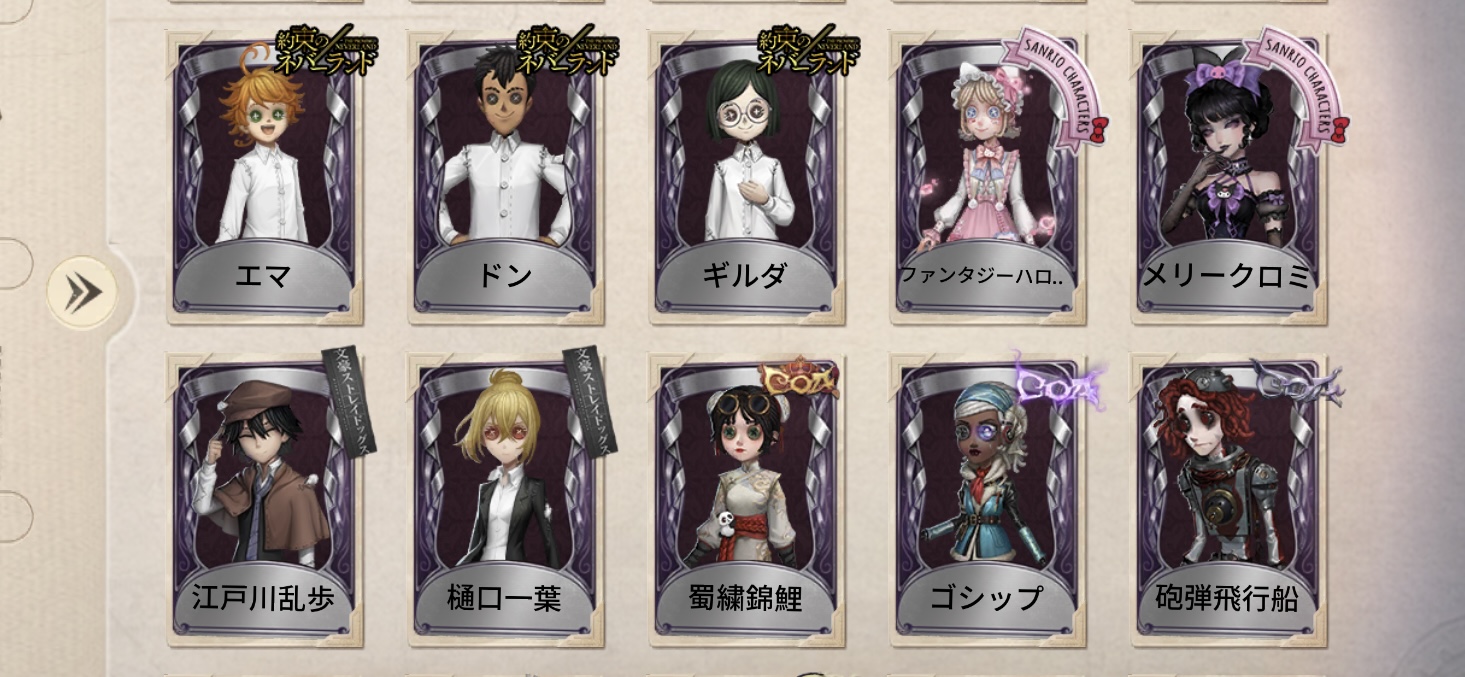The width and height of the screenshot is (1465, 677).
Task: Choose the ドン costume card
Action: click(505, 180)
